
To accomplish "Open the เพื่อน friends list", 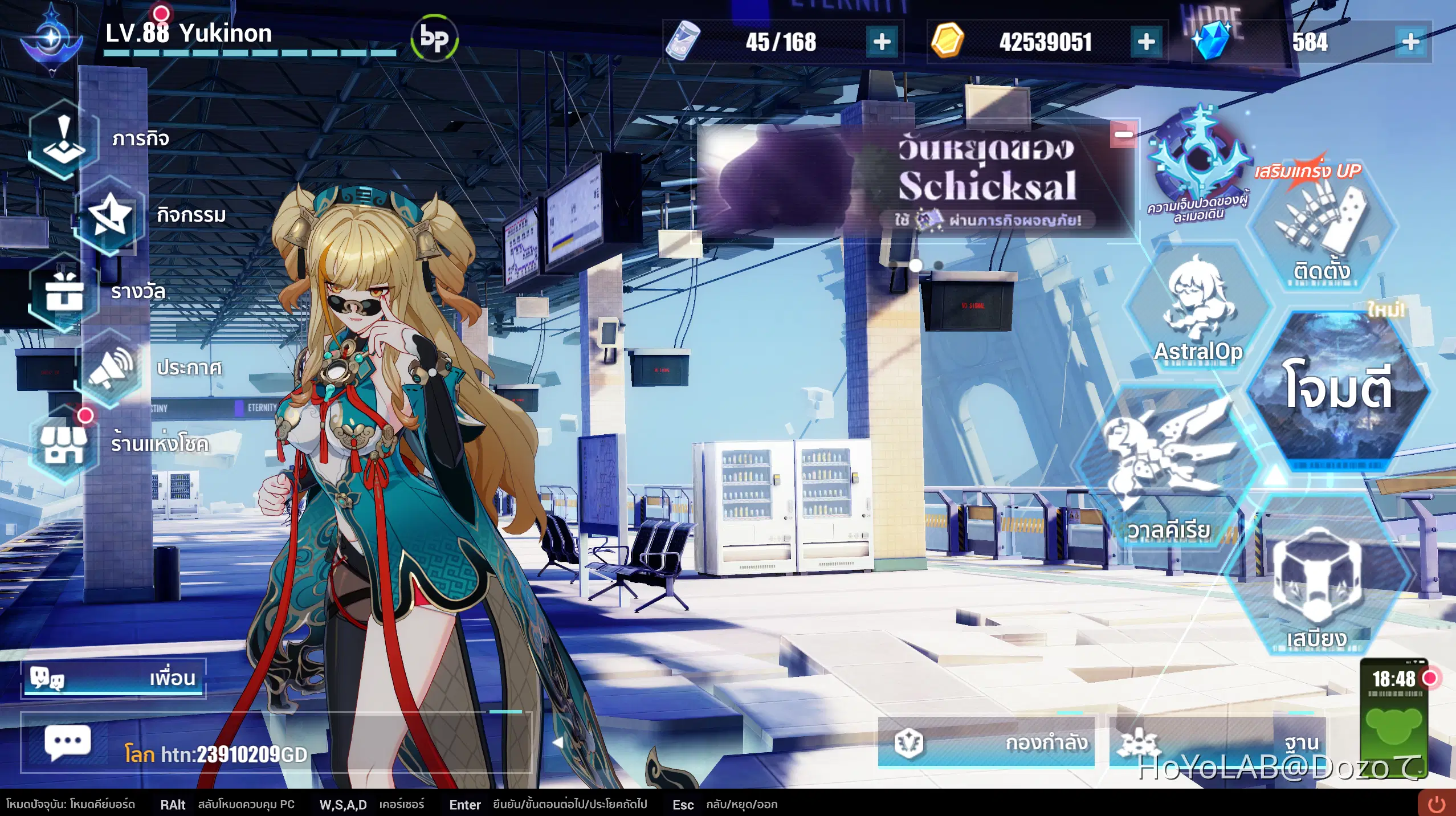I will point(114,678).
